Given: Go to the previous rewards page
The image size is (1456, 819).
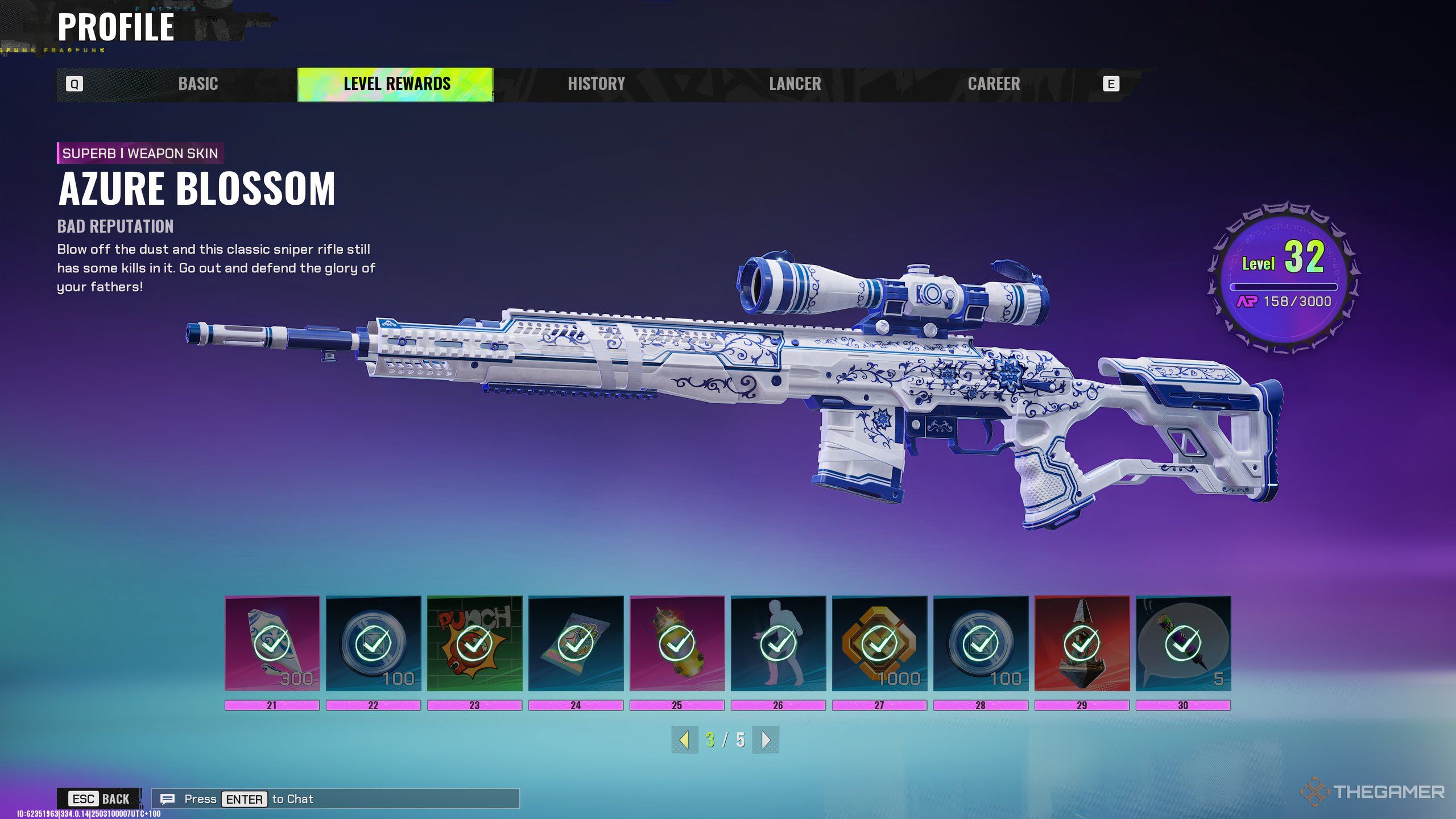Looking at the screenshot, I should [685, 740].
